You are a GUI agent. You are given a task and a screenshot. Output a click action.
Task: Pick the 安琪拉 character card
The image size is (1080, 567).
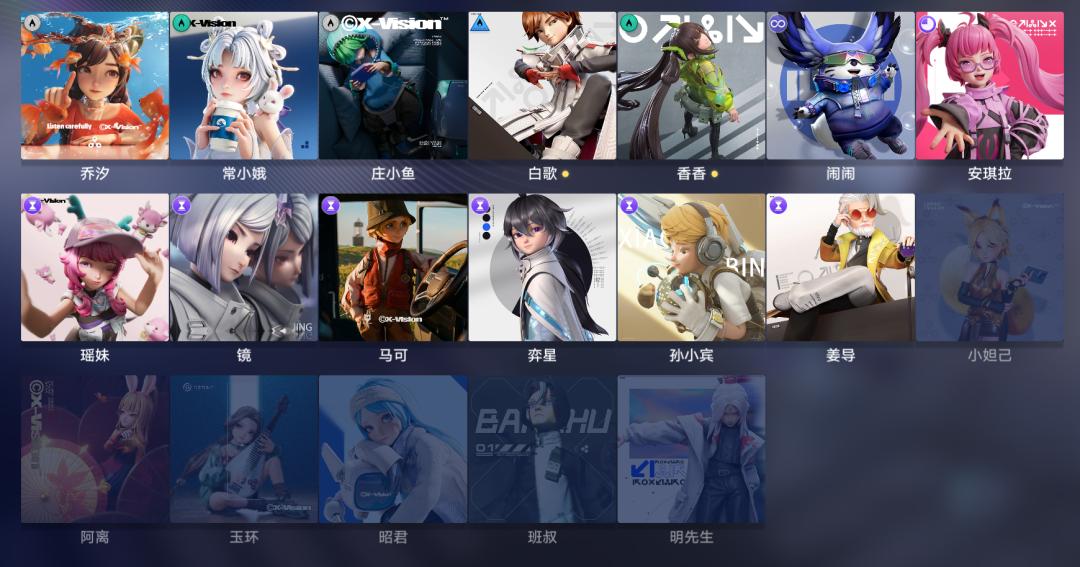point(990,86)
